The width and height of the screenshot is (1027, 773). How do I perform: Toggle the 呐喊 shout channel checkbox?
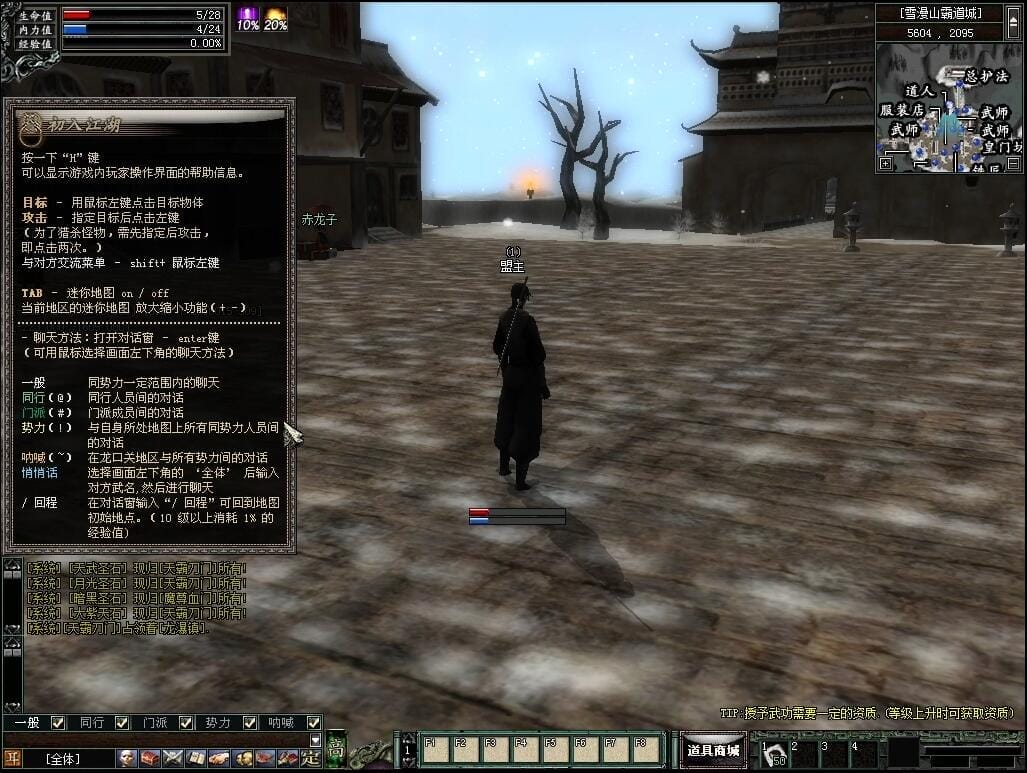coord(314,722)
